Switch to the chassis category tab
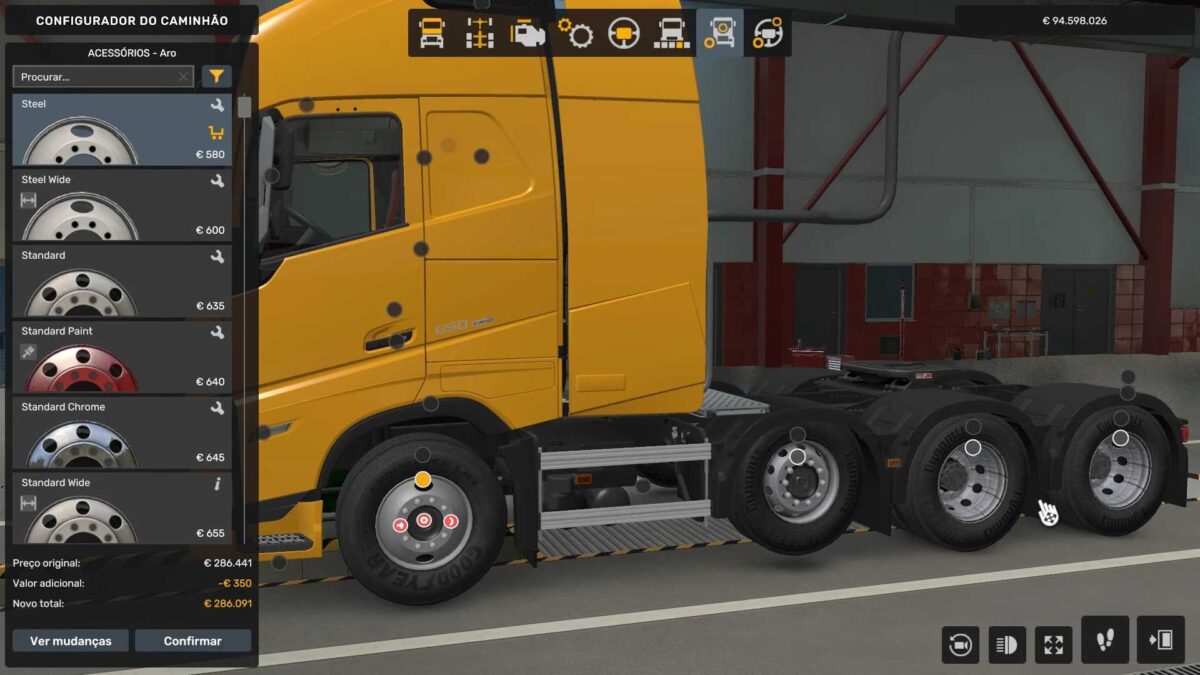 click(x=480, y=33)
